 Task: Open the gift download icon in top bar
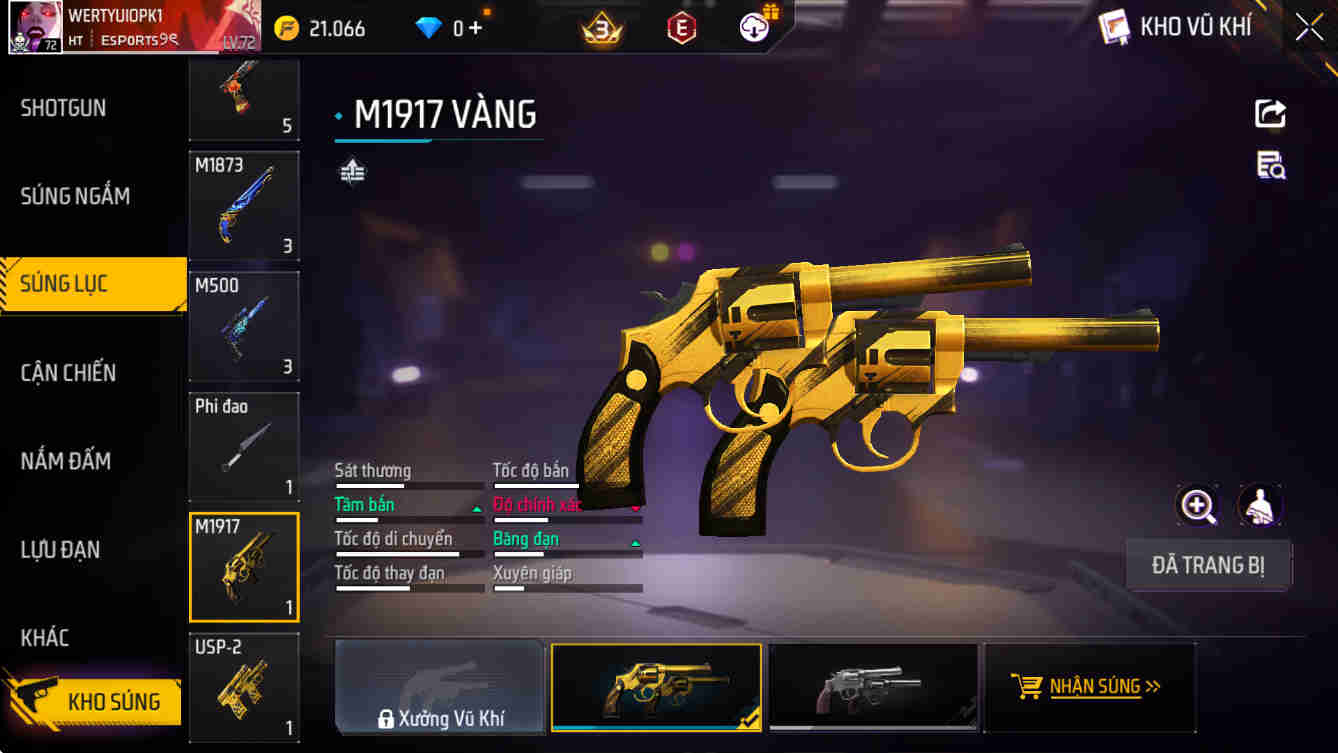pyautogui.click(x=753, y=27)
